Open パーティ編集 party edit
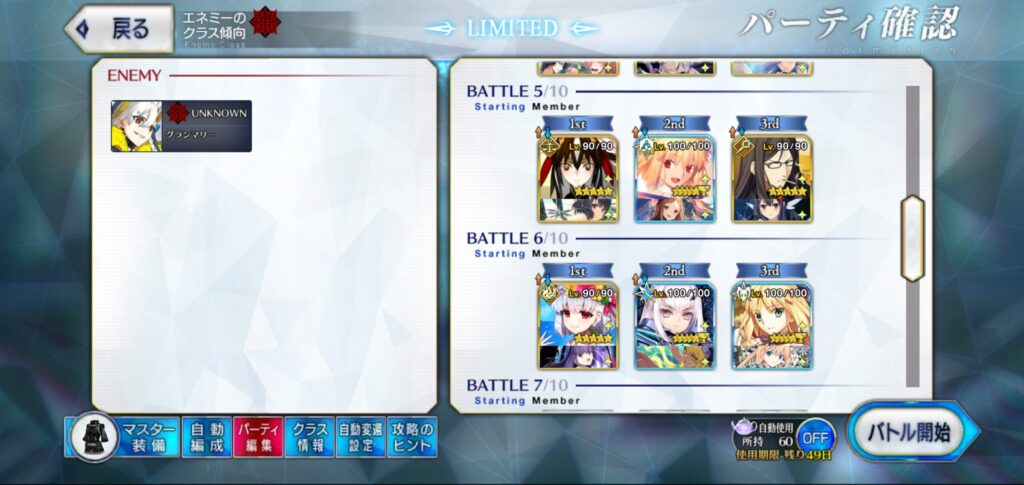The height and width of the screenshot is (485, 1024). point(257,437)
